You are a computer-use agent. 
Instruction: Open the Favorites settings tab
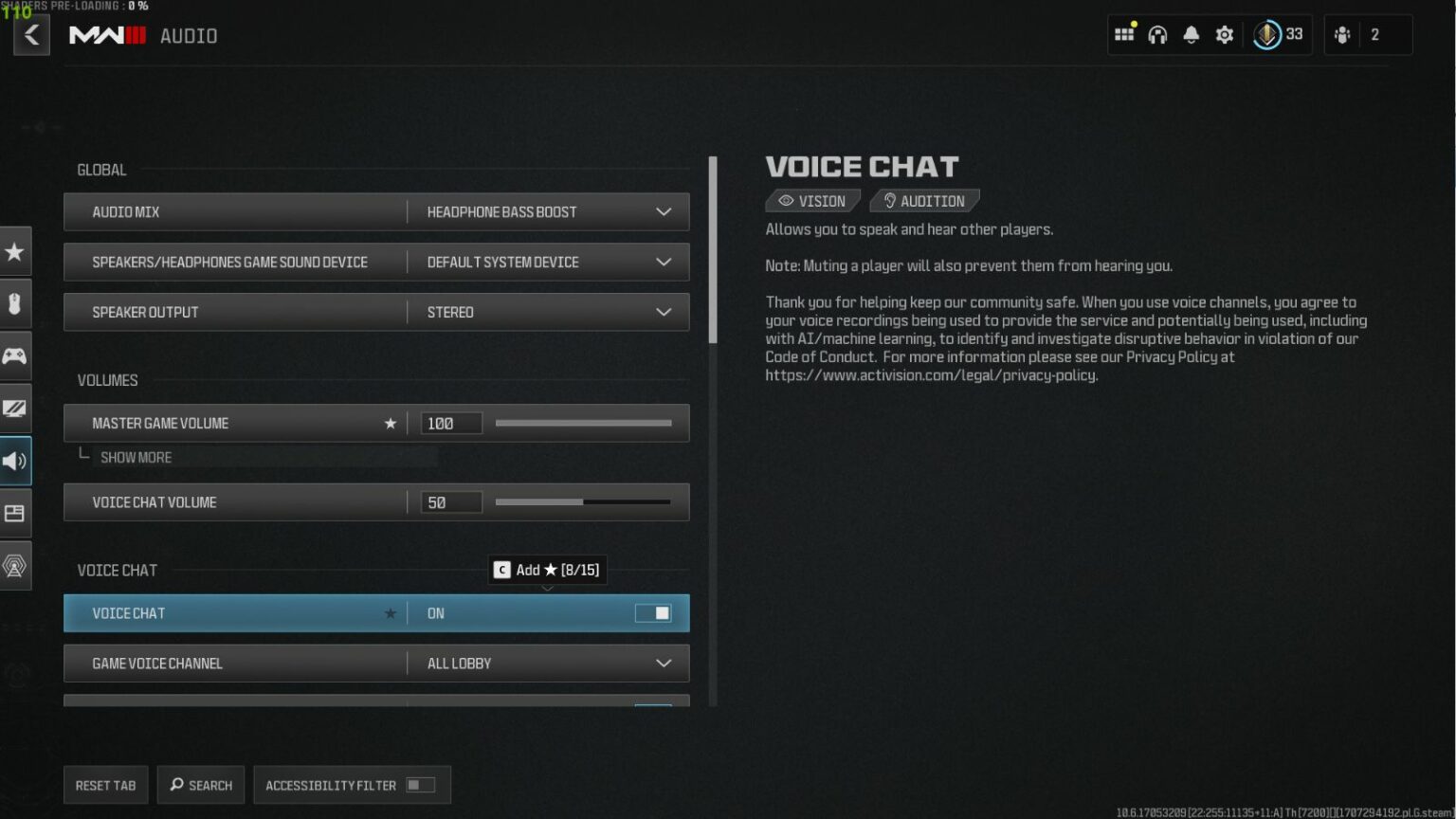pyautogui.click(x=14, y=251)
